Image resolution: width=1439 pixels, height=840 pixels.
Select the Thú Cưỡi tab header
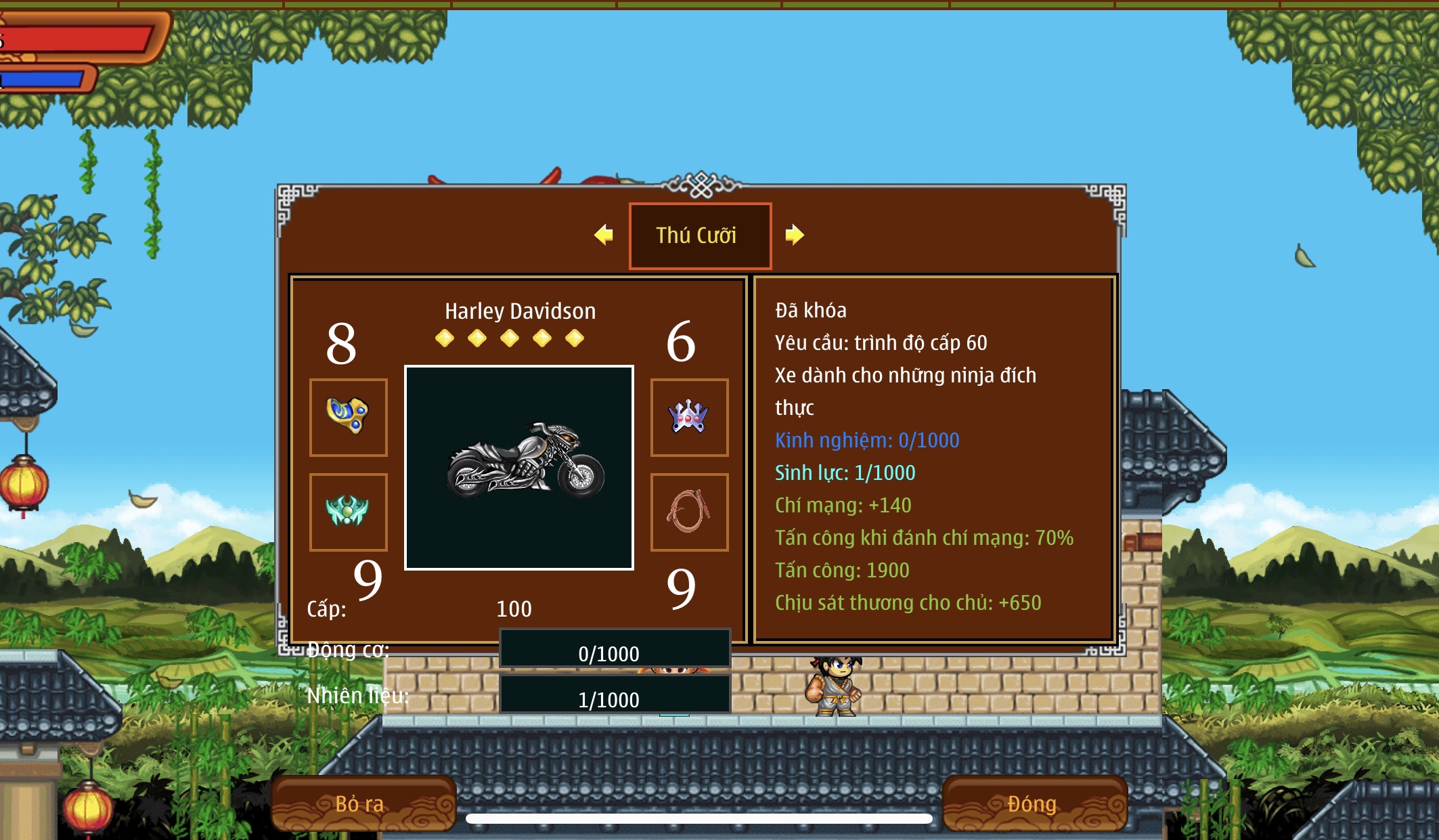tap(700, 236)
